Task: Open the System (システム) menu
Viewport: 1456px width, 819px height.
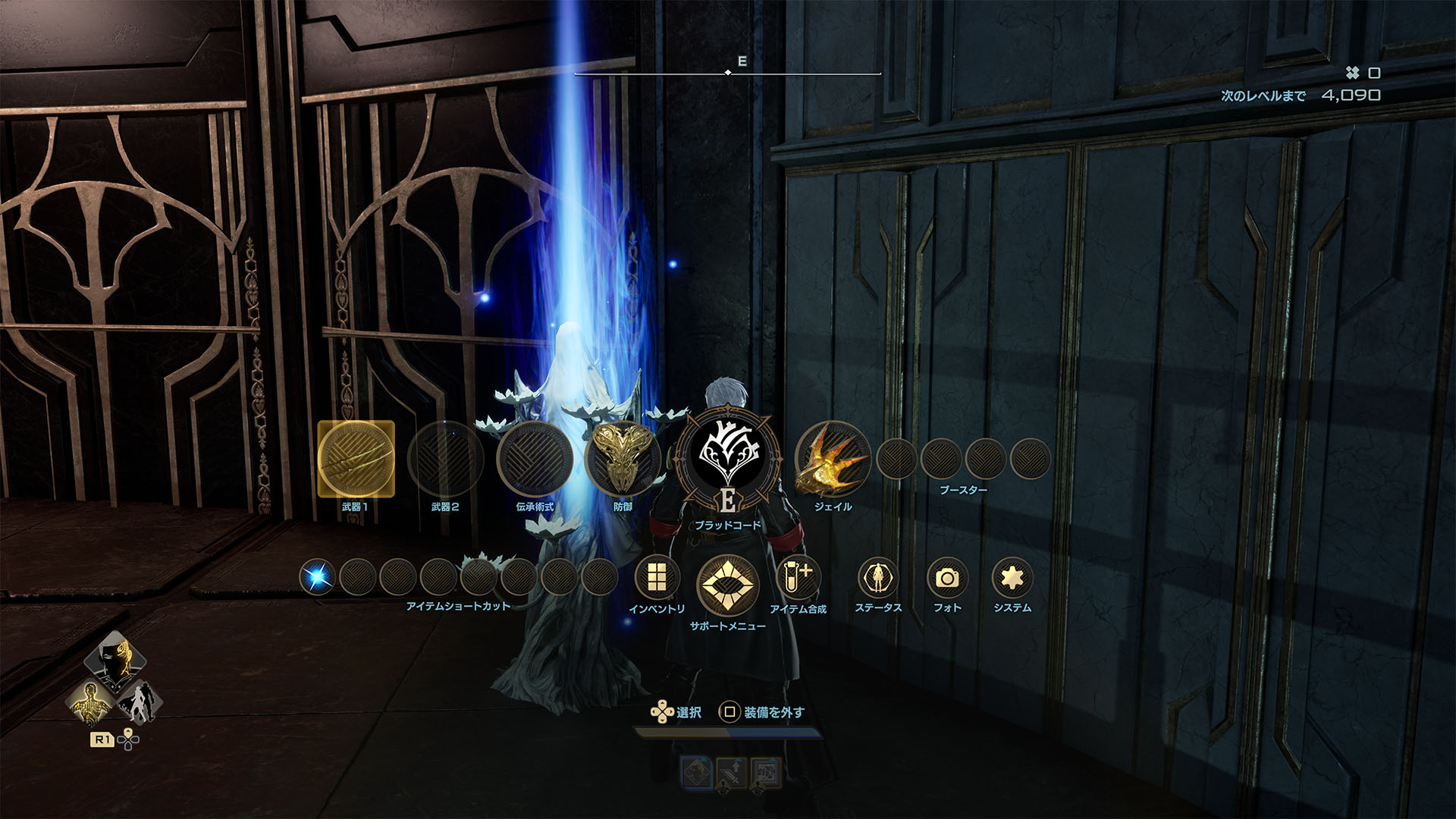Action: (x=1012, y=578)
